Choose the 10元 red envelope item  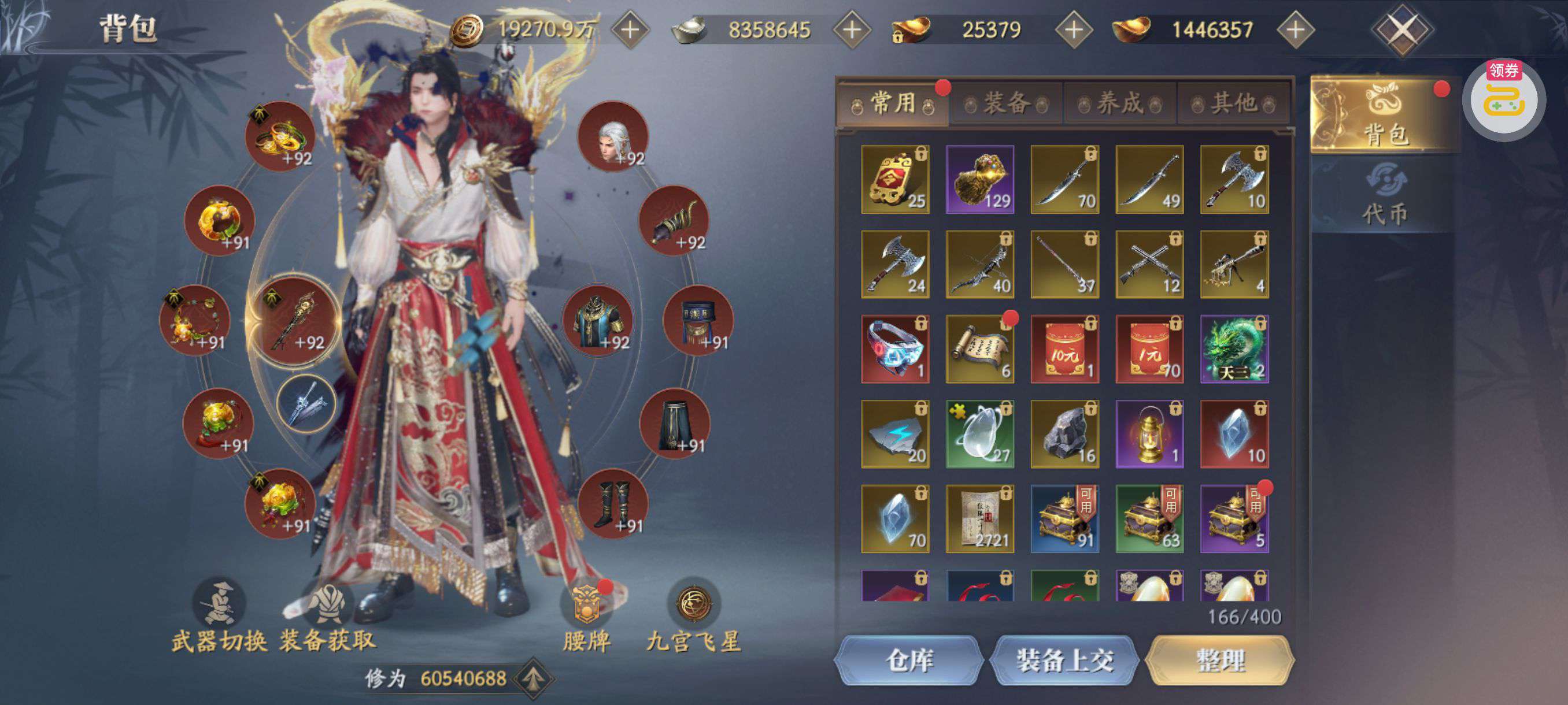coord(1064,349)
